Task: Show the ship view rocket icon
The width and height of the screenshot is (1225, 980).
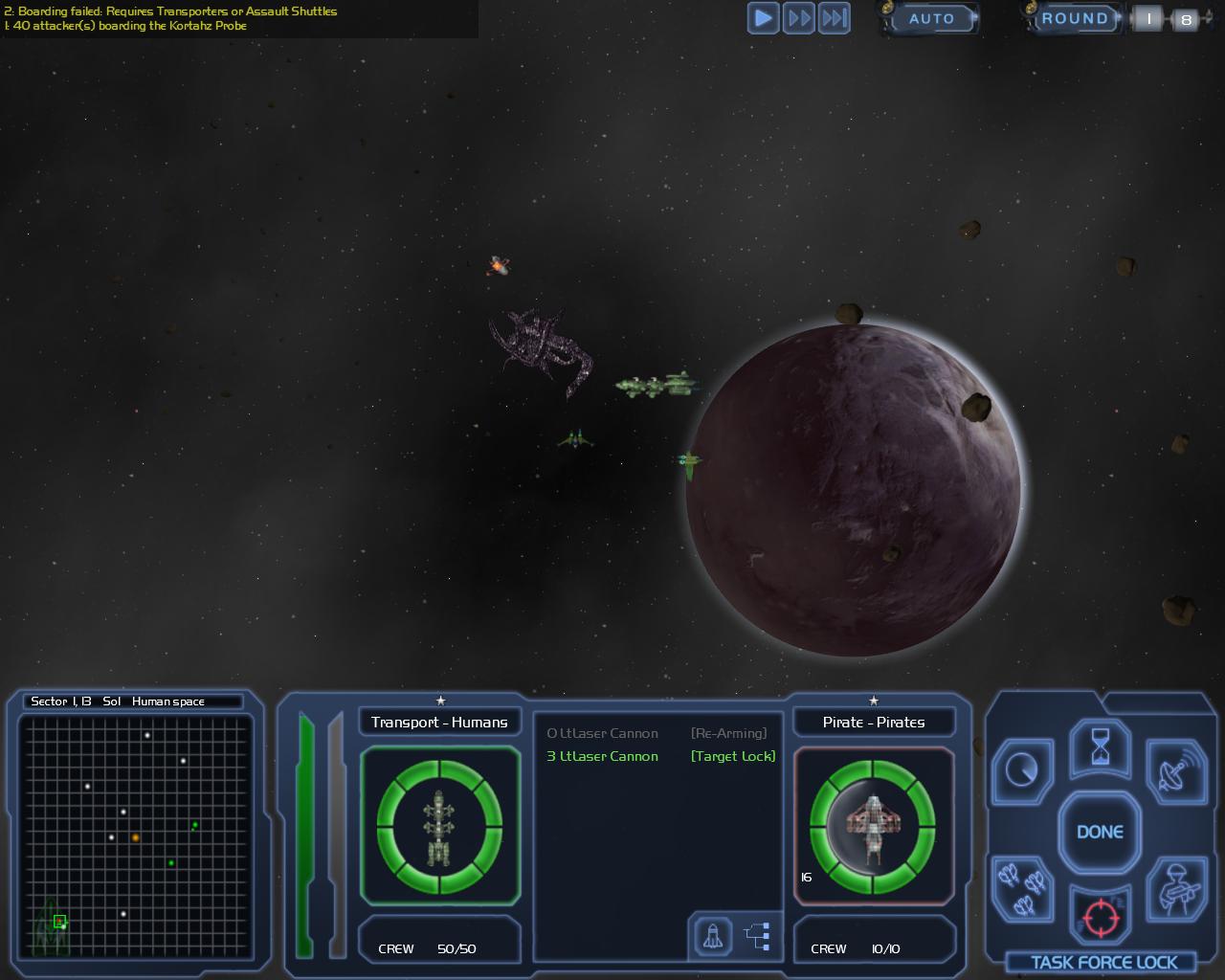Action: coord(712,936)
